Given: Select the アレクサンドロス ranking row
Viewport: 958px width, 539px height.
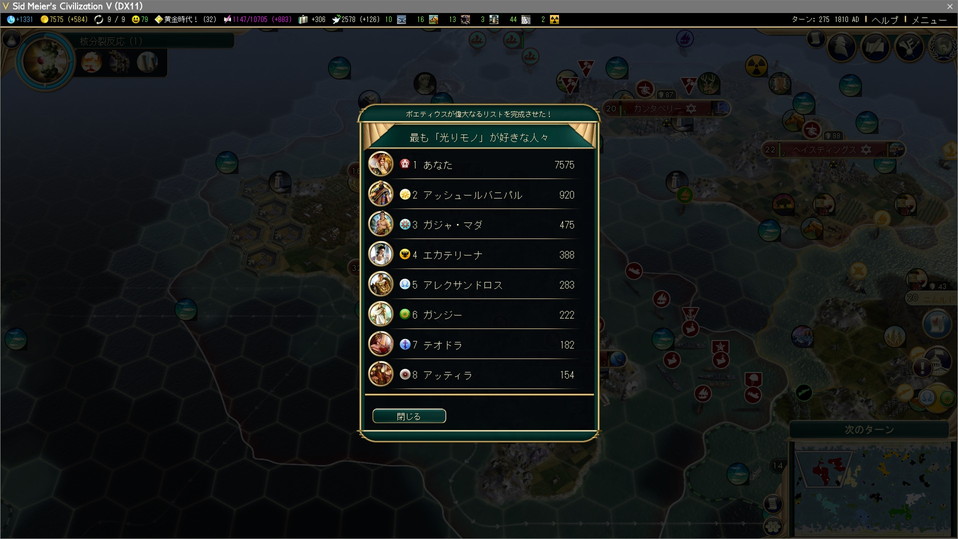Looking at the screenshot, I should coord(478,285).
